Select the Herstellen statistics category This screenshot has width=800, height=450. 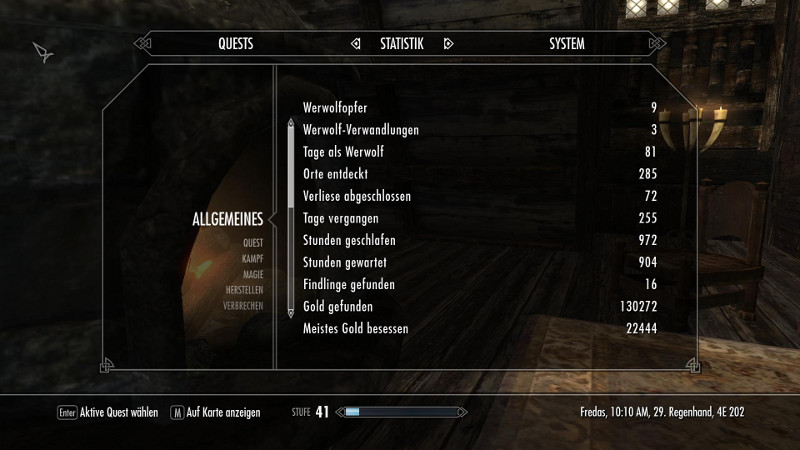(x=244, y=290)
